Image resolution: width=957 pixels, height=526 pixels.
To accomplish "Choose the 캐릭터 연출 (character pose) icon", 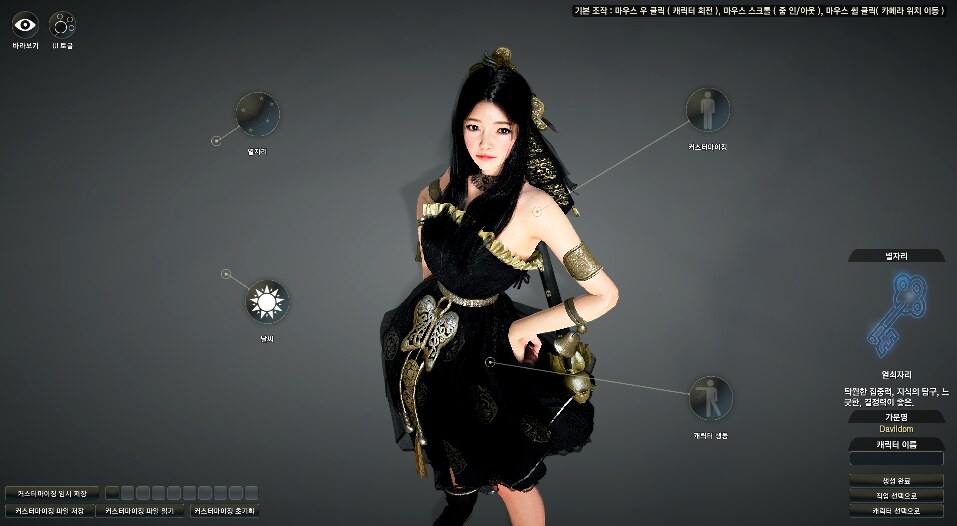I will 710,397.
